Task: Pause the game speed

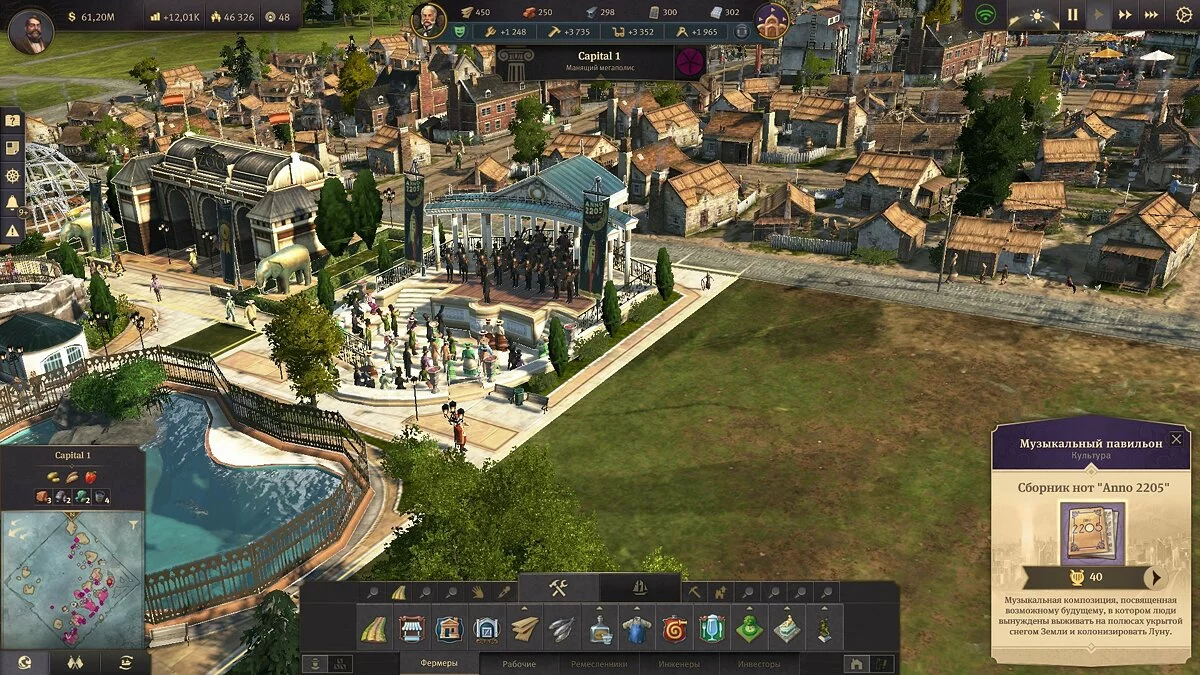Action: (x=1072, y=15)
